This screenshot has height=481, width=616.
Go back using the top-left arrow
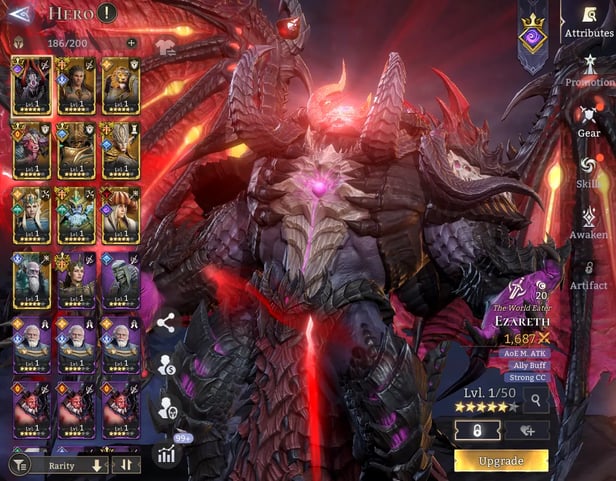pyautogui.click(x=18, y=14)
